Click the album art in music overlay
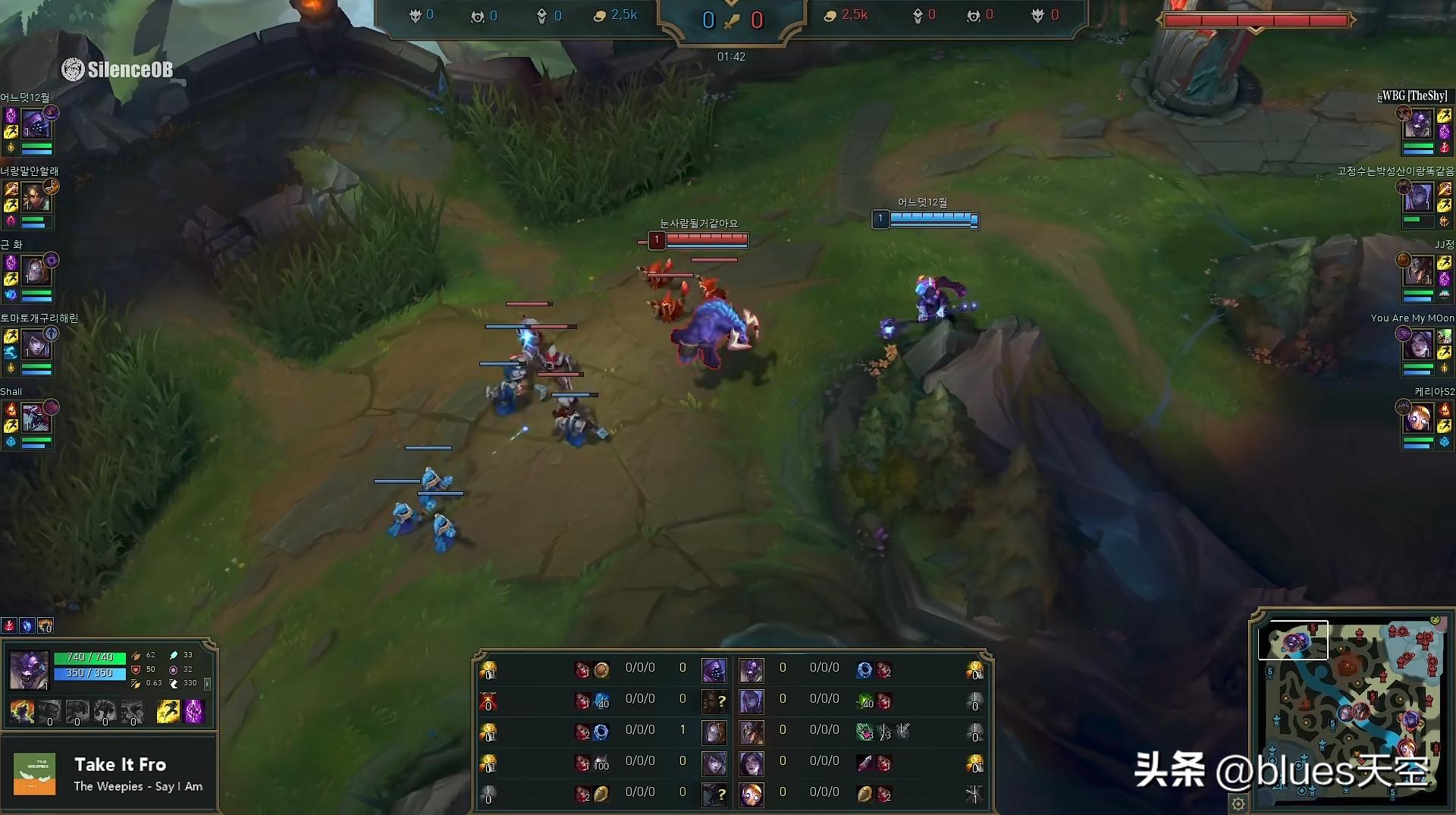1456x815 pixels. point(35,774)
